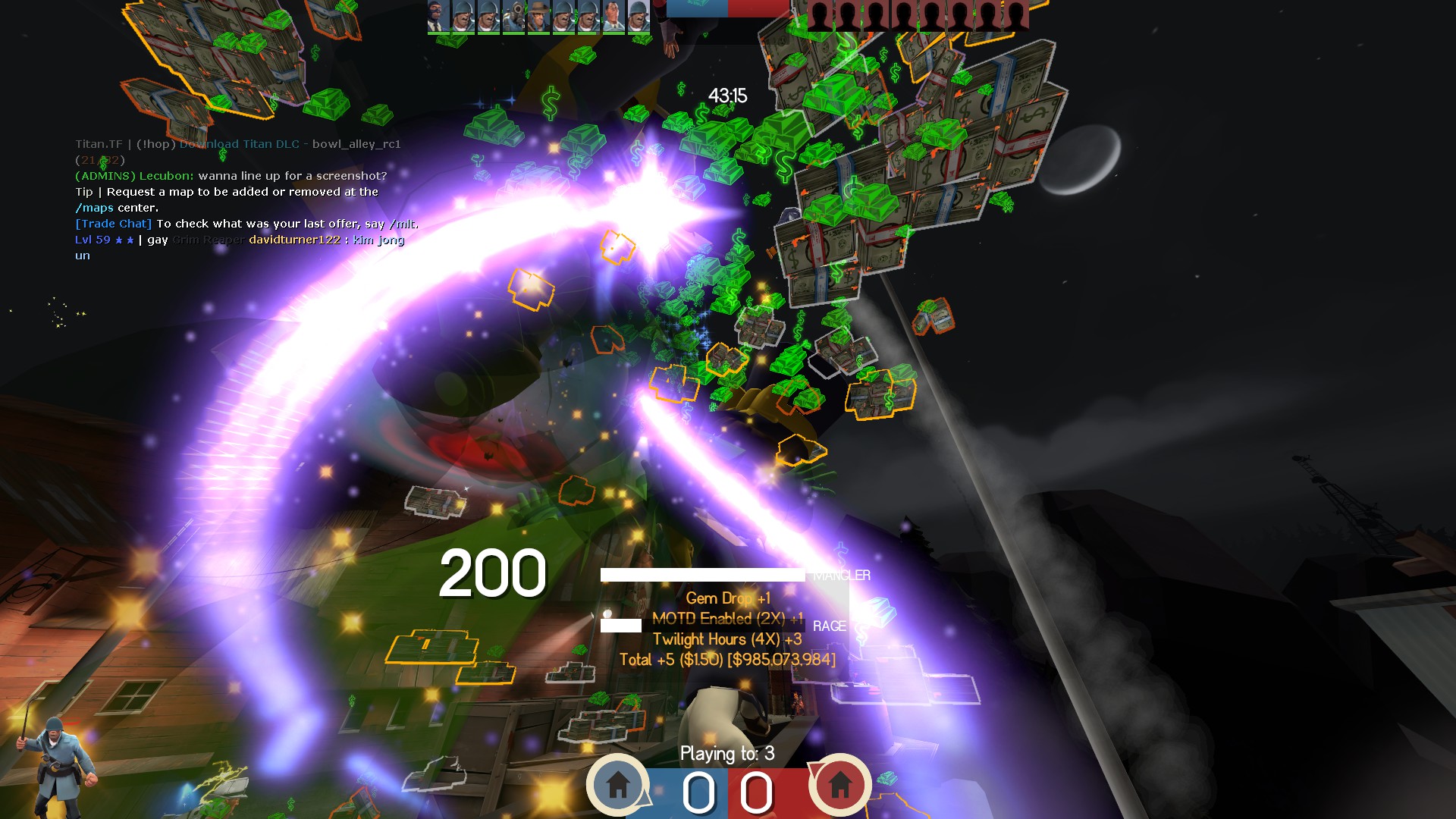Image resolution: width=1456 pixels, height=819 pixels.
Task: Choose the BLU Sniper teammate portrait
Action: pyautogui.click(x=538, y=16)
